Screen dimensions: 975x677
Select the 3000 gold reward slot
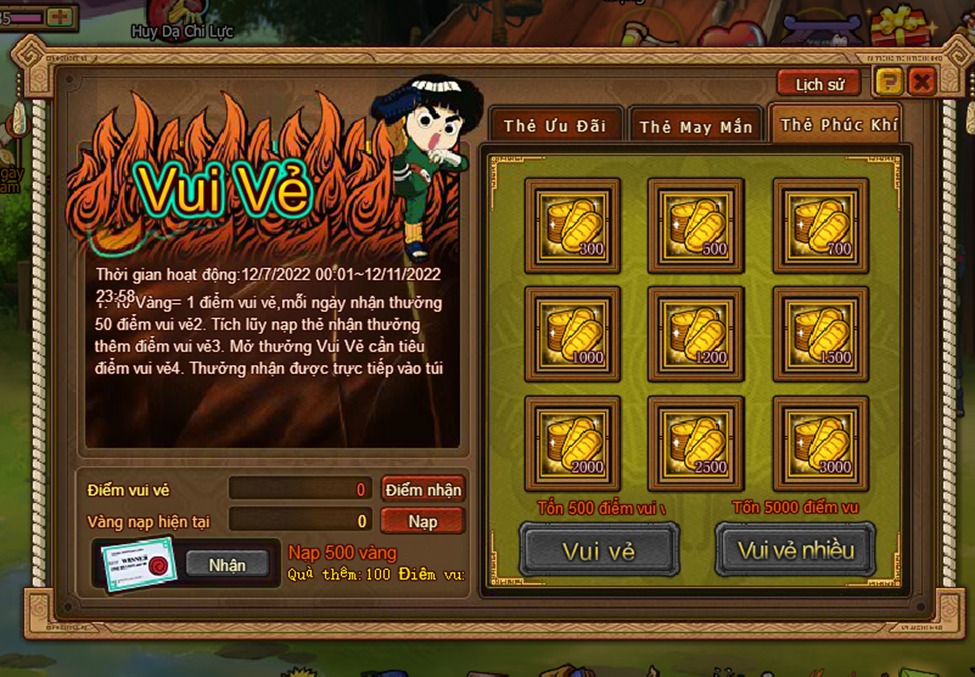click(x=820, y=444)
